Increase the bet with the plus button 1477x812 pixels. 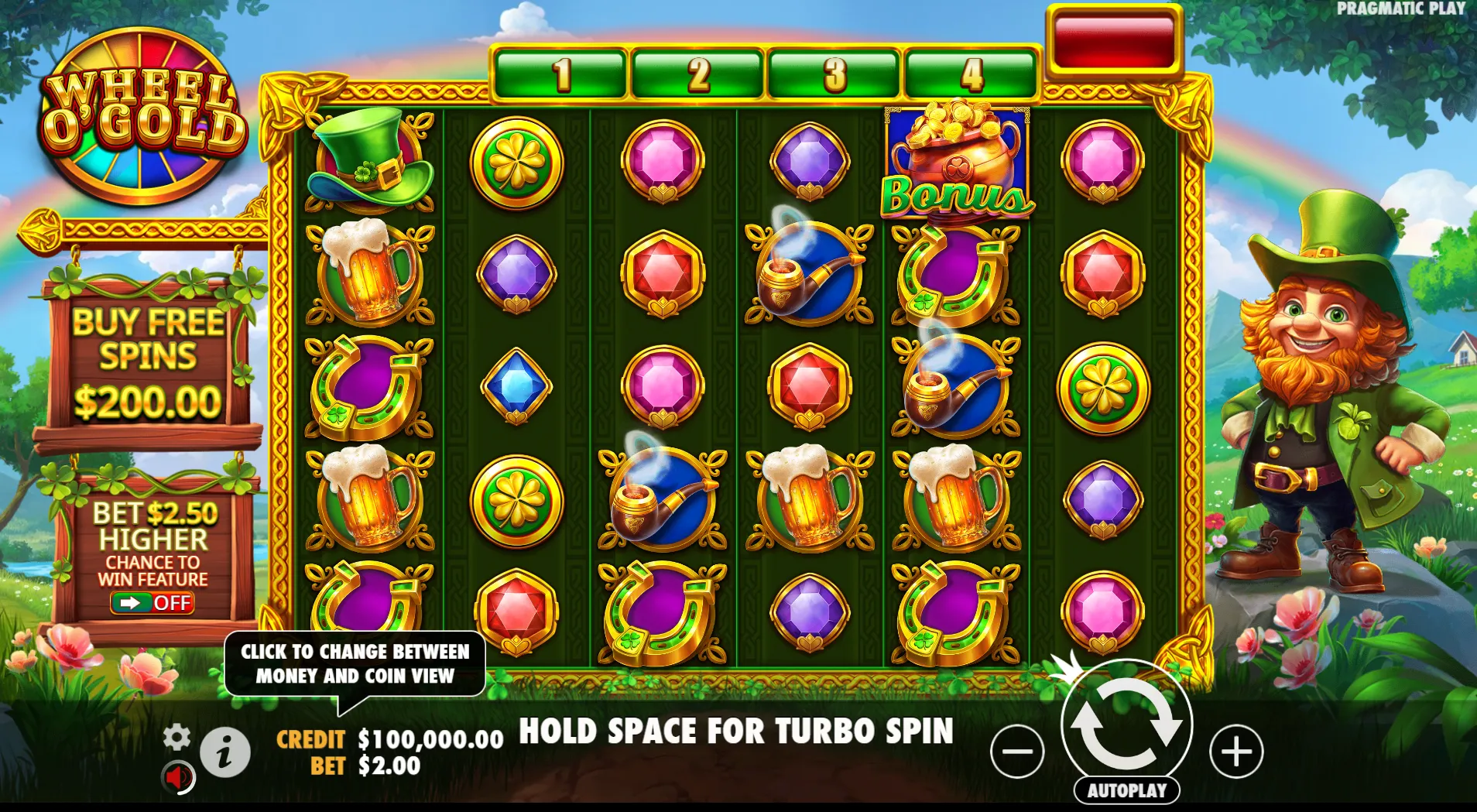click(x=1236, y=751)
